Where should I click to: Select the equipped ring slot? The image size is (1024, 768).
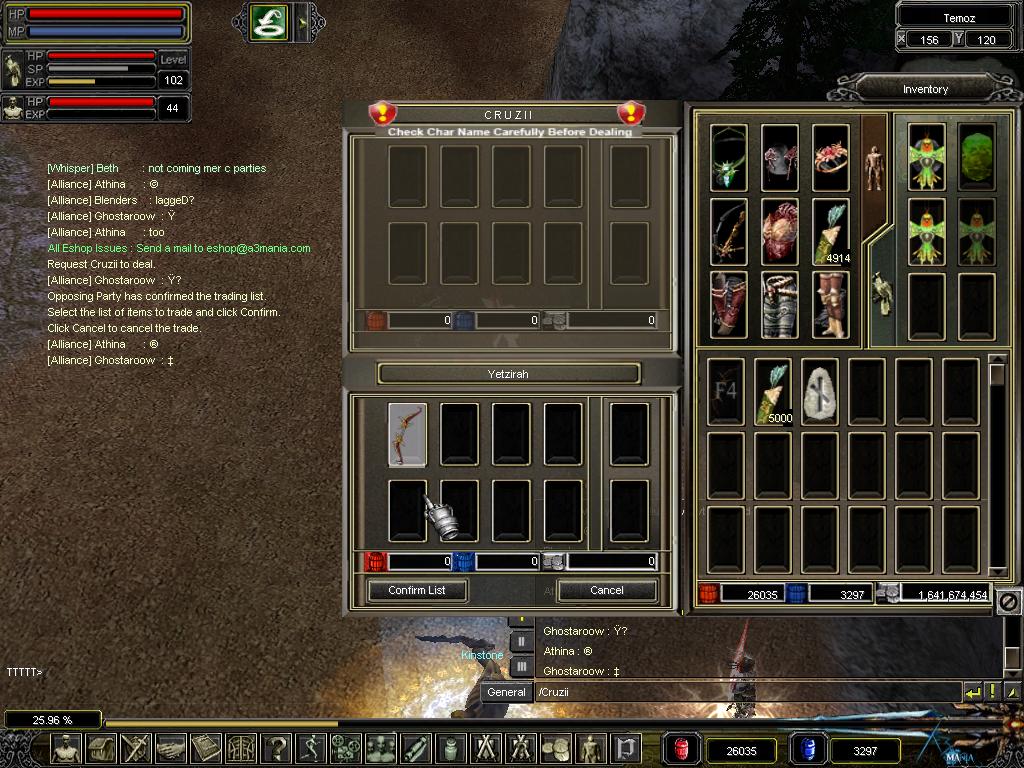coord(830,157)
